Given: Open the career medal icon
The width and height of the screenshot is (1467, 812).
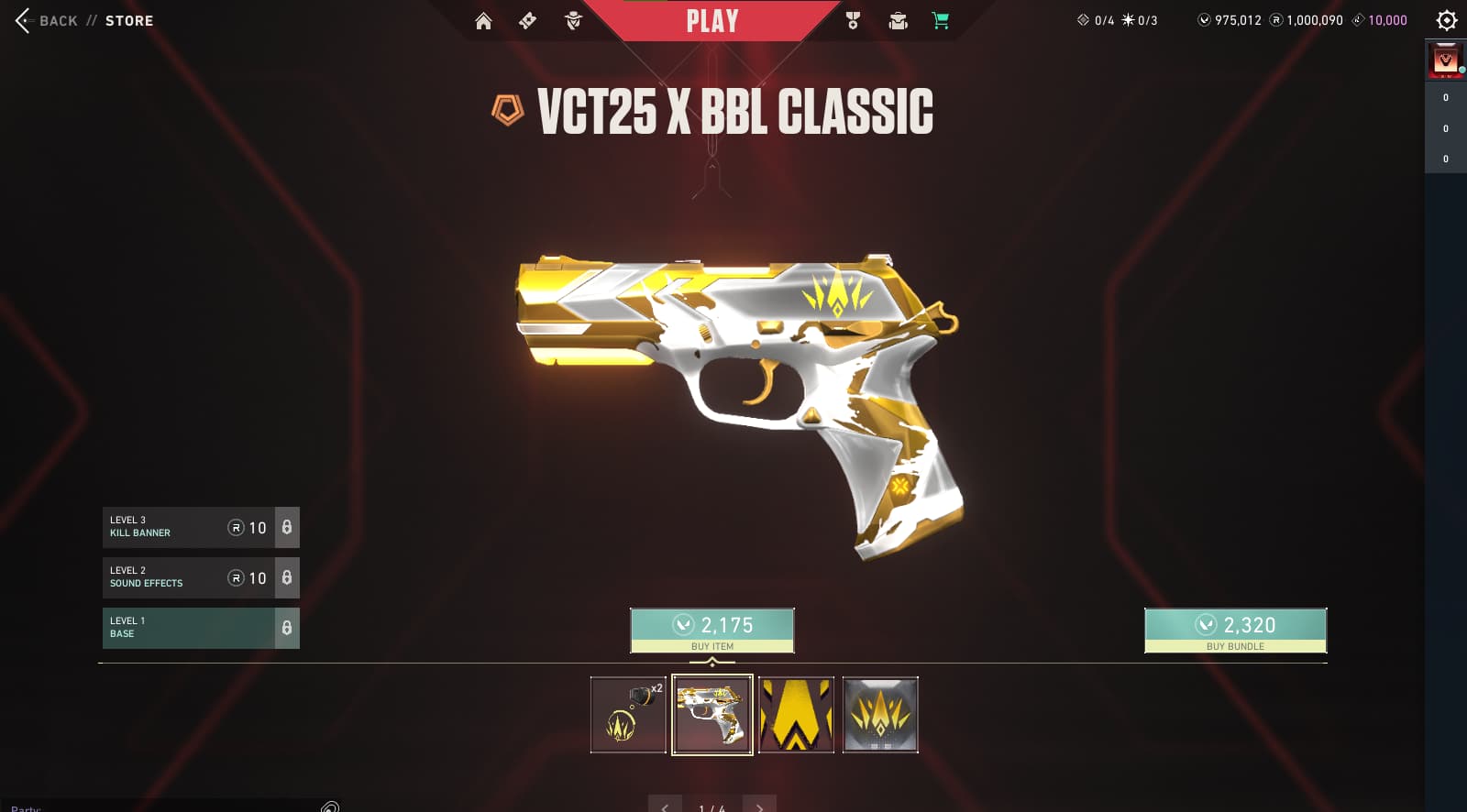Looking at the screenshot, I should click(x=853, y=21).
